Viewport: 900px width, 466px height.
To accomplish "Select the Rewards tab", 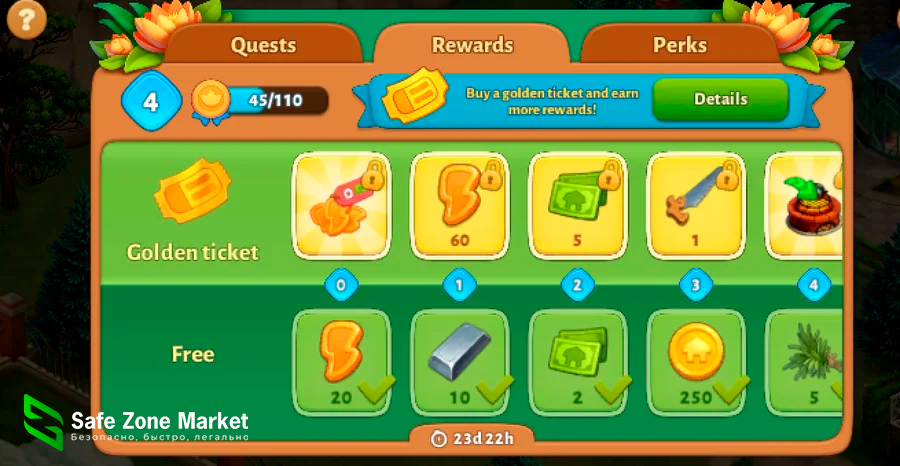I will [472, 45].
